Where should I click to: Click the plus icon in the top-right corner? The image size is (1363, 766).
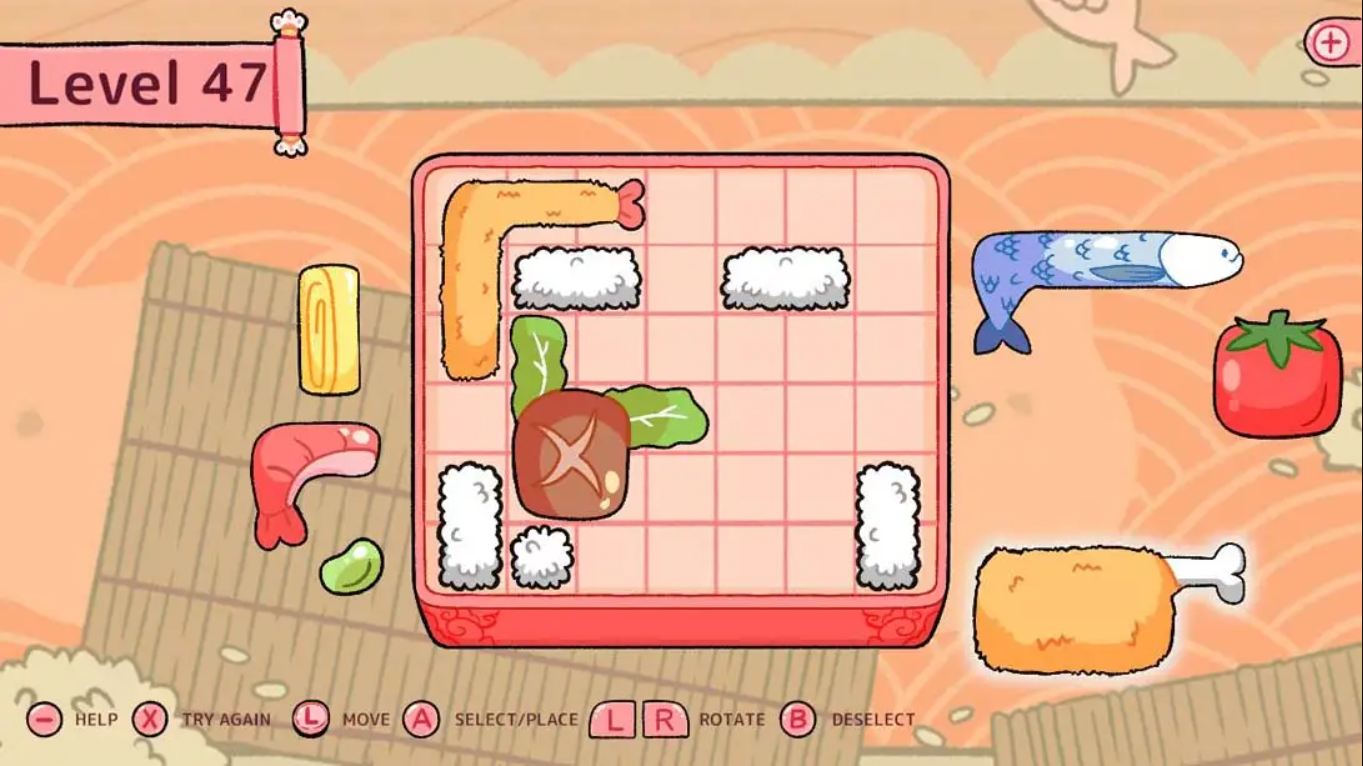[x=1329, y=43]
